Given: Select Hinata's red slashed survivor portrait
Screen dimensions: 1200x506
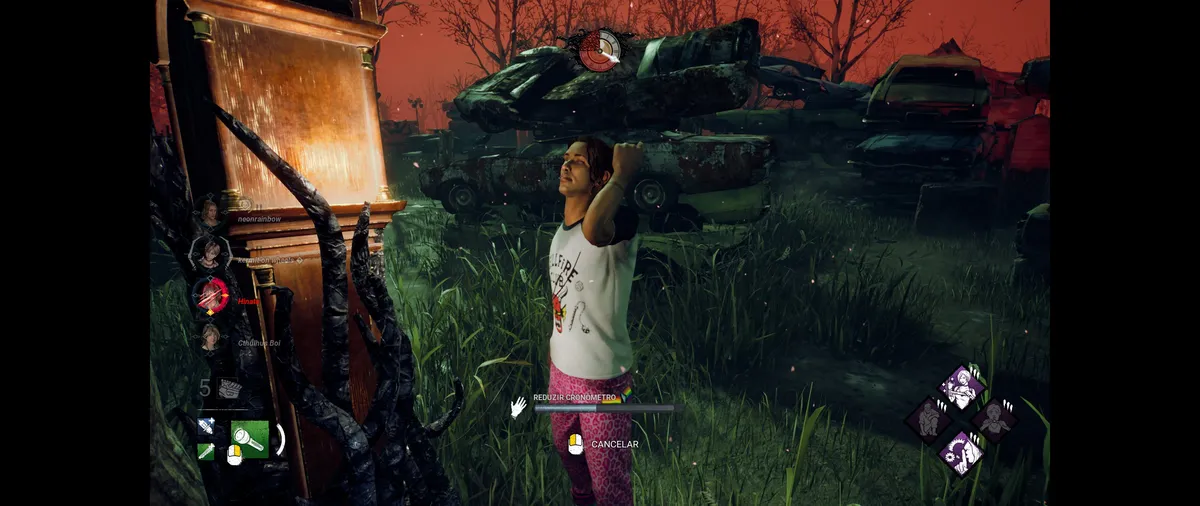Looking at the screenshot, I should (x=211, y=295).
